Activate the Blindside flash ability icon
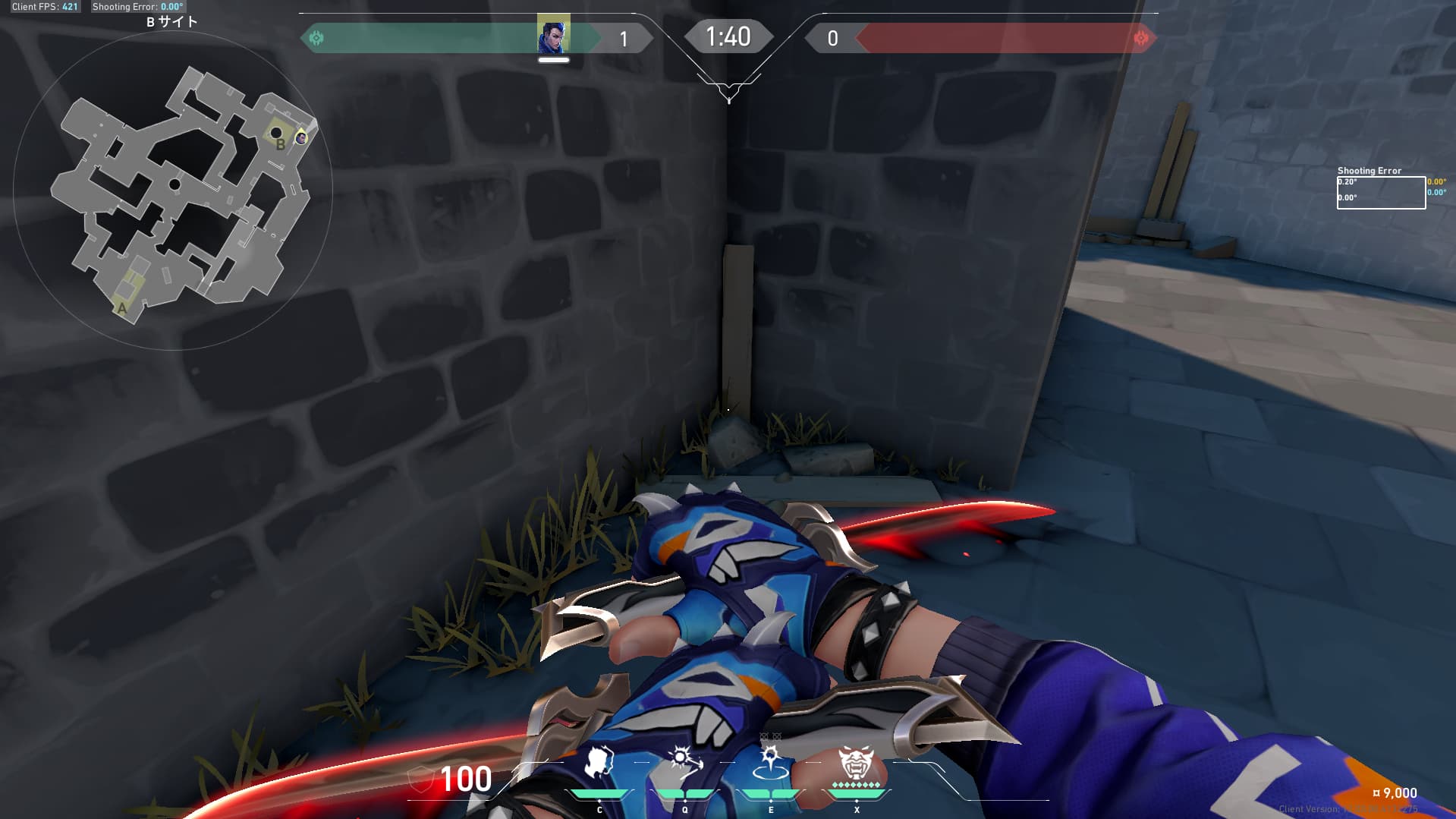Viewport: 1456px width, 819px height. point(684,762)
